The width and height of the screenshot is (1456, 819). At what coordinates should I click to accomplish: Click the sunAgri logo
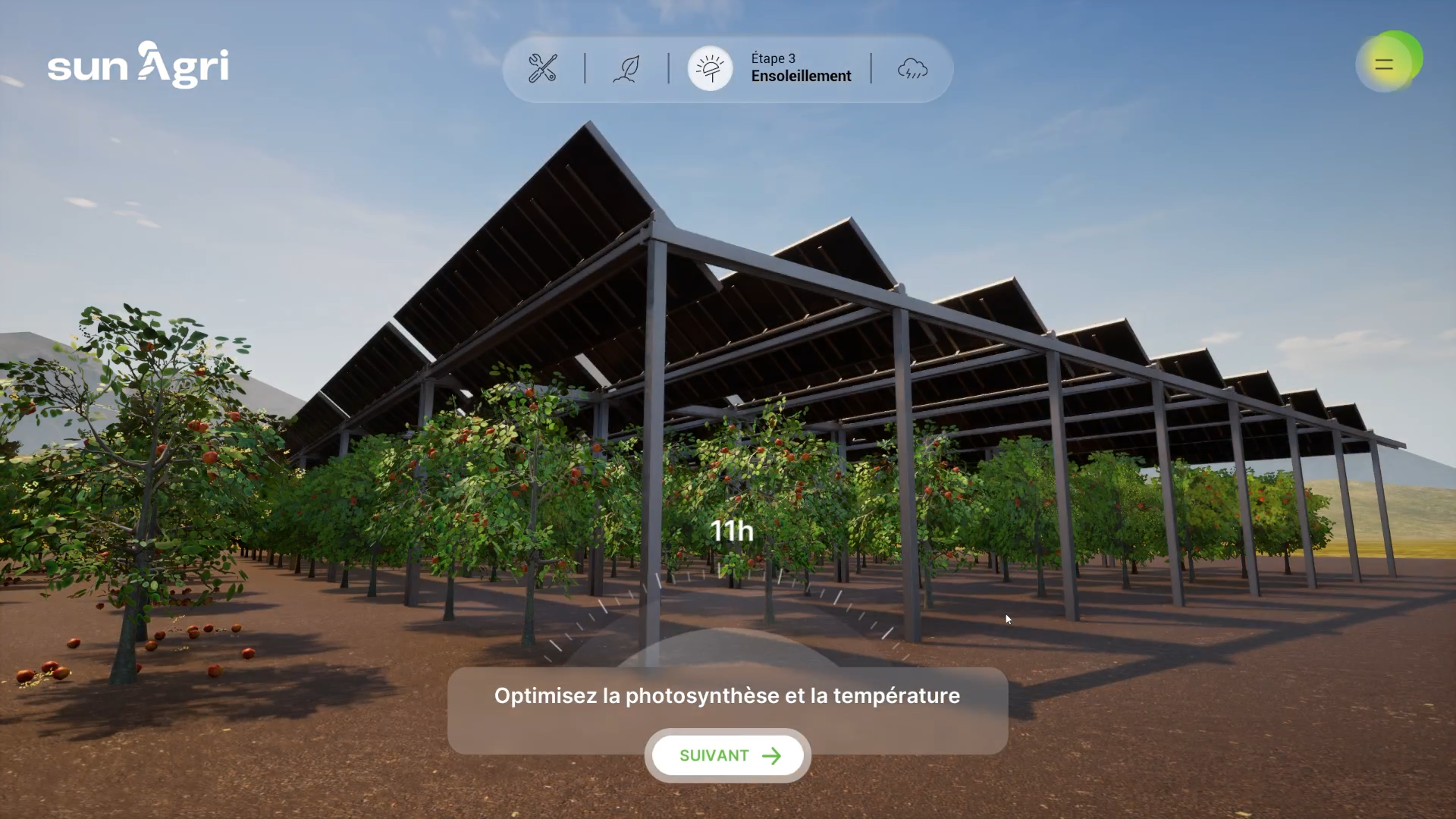tap(138, 65)
